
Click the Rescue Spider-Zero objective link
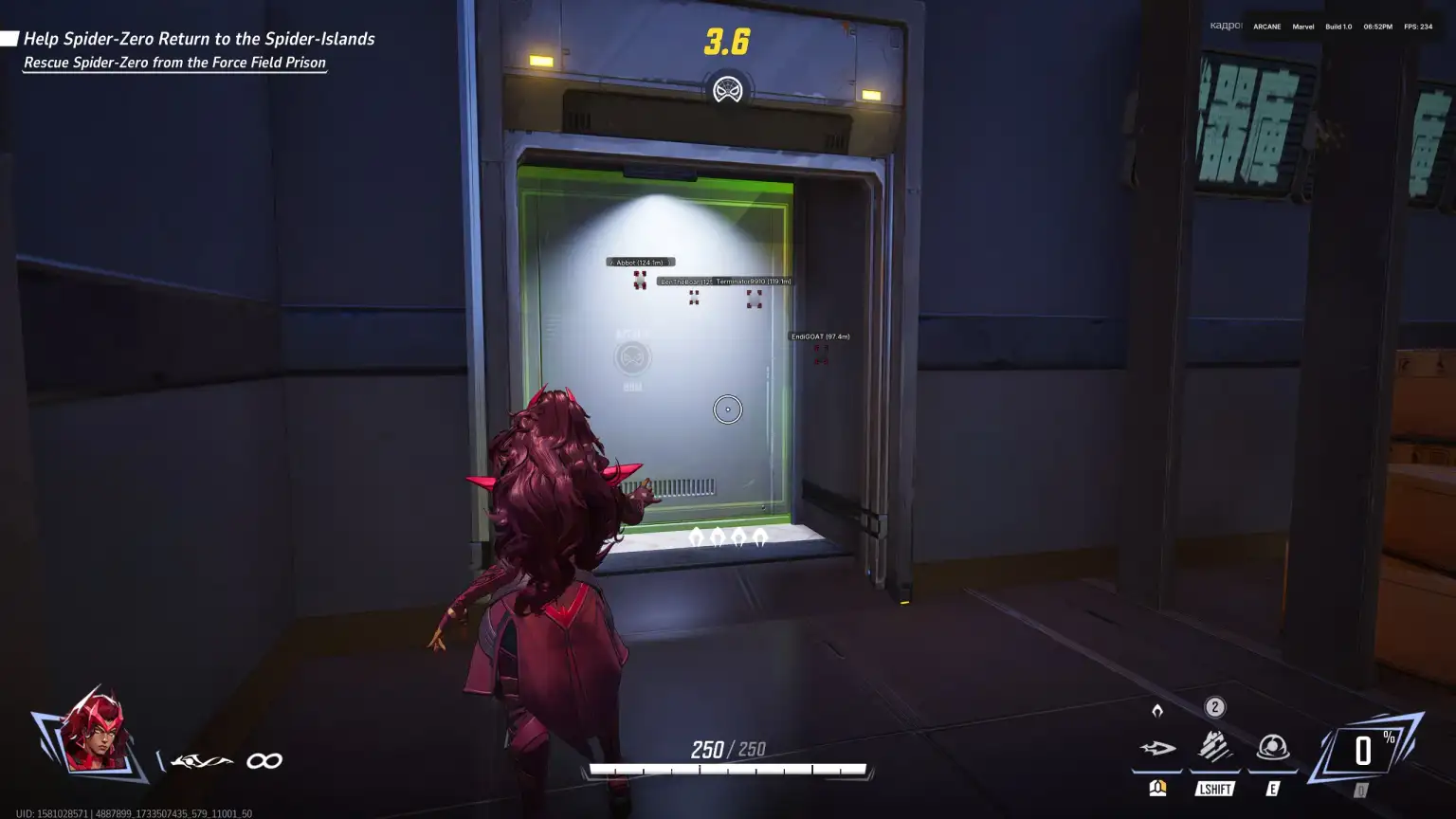174,63
